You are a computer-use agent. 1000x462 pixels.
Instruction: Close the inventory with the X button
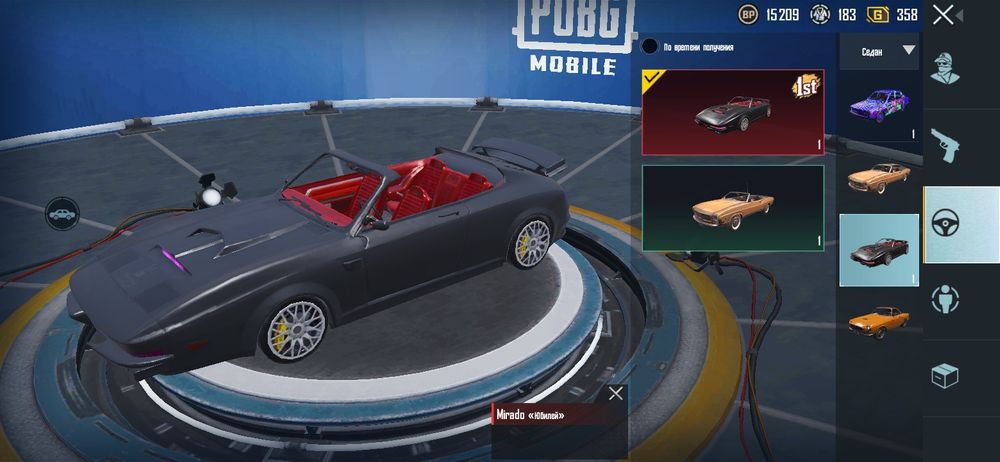[x=943, y=15]
